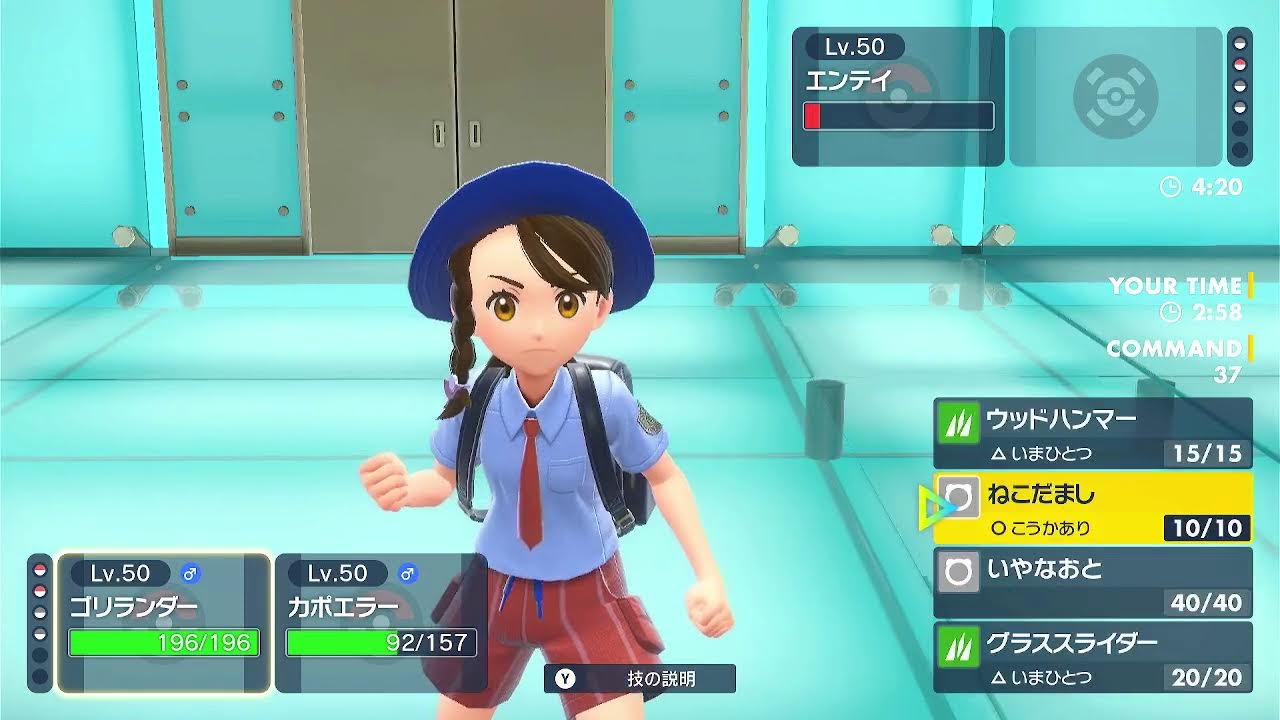Select the Grass-type icon on グラススライダー
Viewport: 1280px width, 720px height.
pyautogui.click(x=958, y=644)
